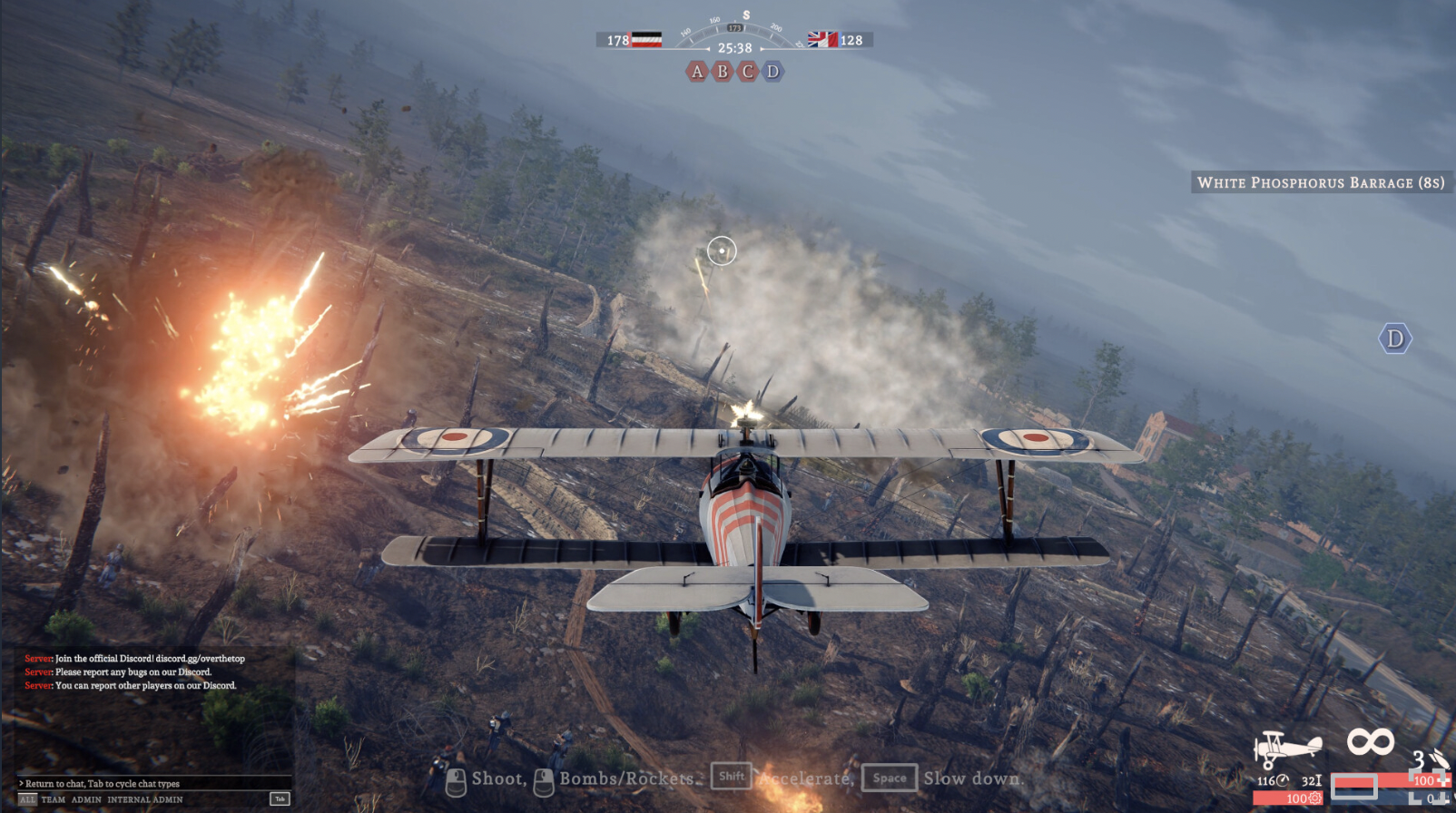Click the D waypoint marker over the battlefield

point(1395,338)
